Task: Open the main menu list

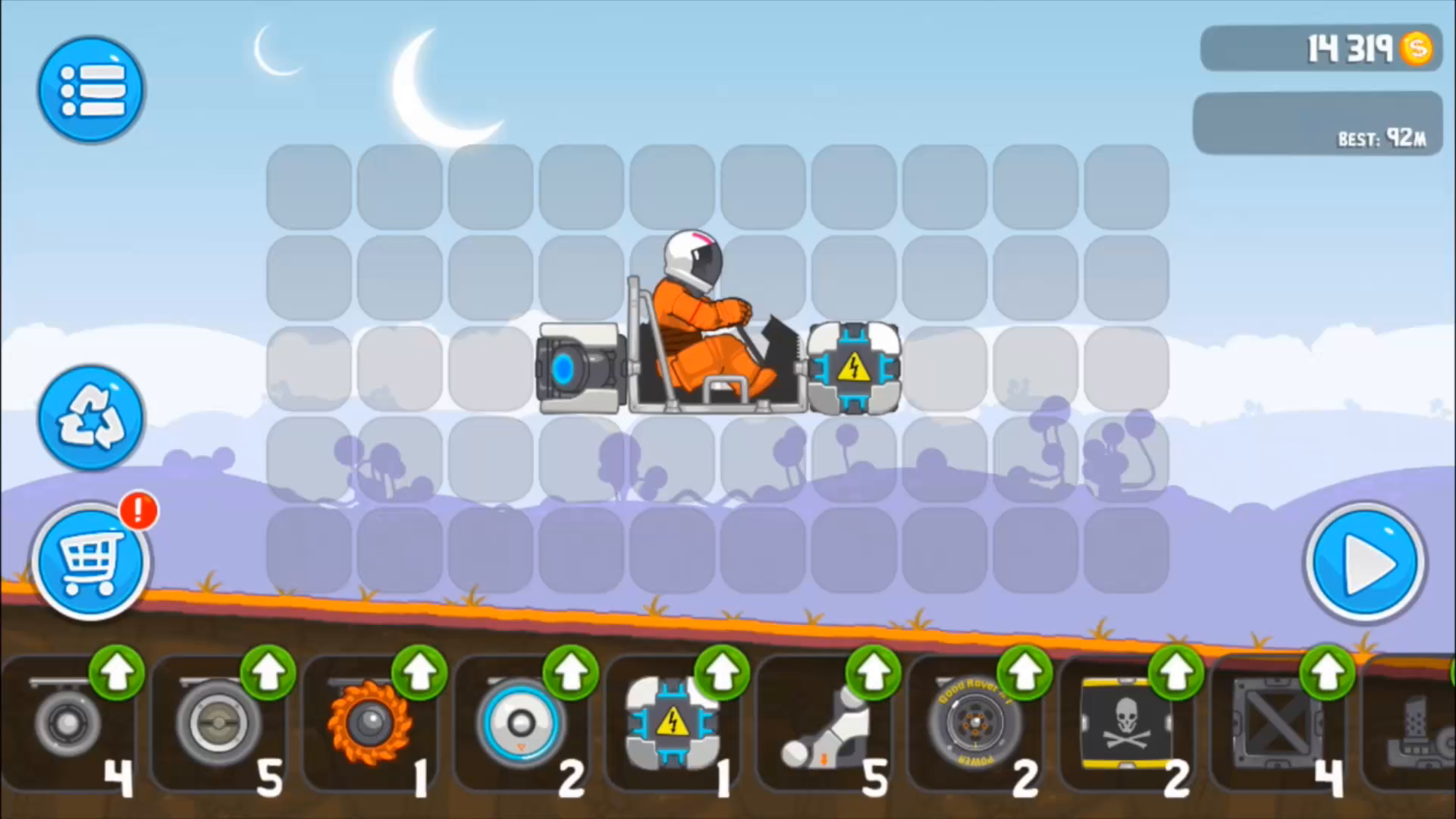Action: (x=90, y=89)
